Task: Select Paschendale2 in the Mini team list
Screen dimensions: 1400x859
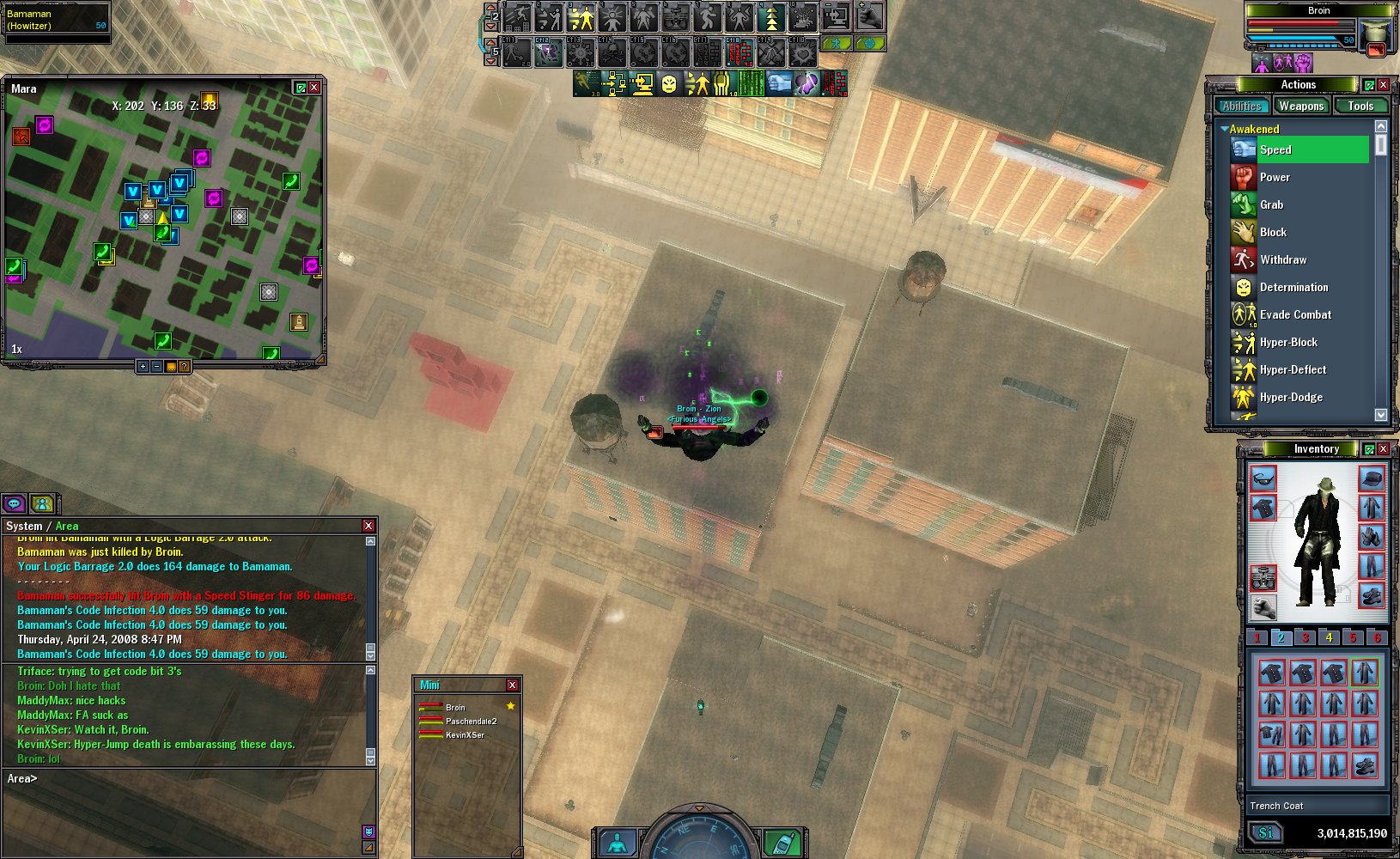Action: click(x=471, y=721)
